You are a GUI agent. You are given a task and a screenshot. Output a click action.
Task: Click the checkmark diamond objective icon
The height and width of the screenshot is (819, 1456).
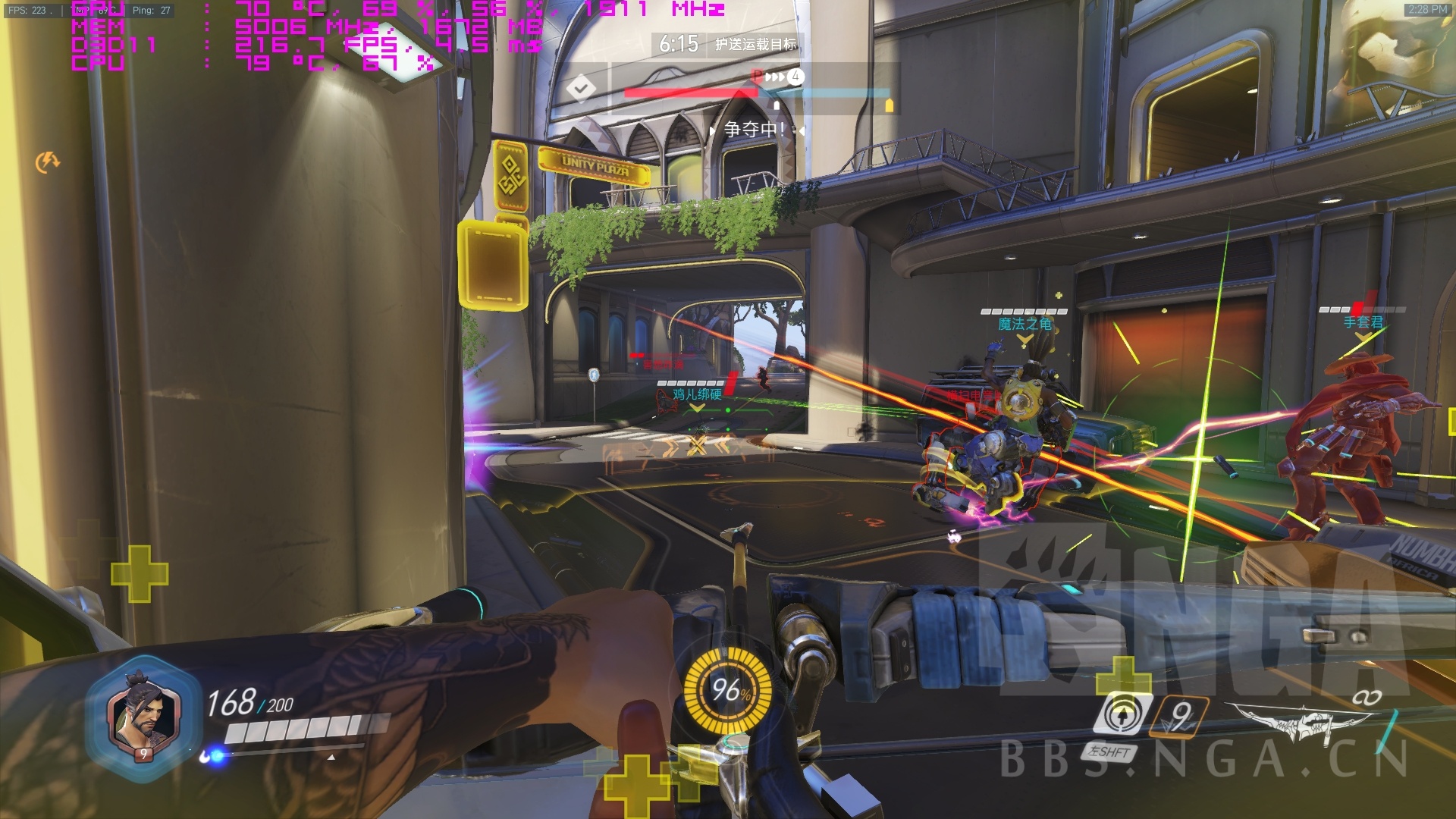click(581, 89)
